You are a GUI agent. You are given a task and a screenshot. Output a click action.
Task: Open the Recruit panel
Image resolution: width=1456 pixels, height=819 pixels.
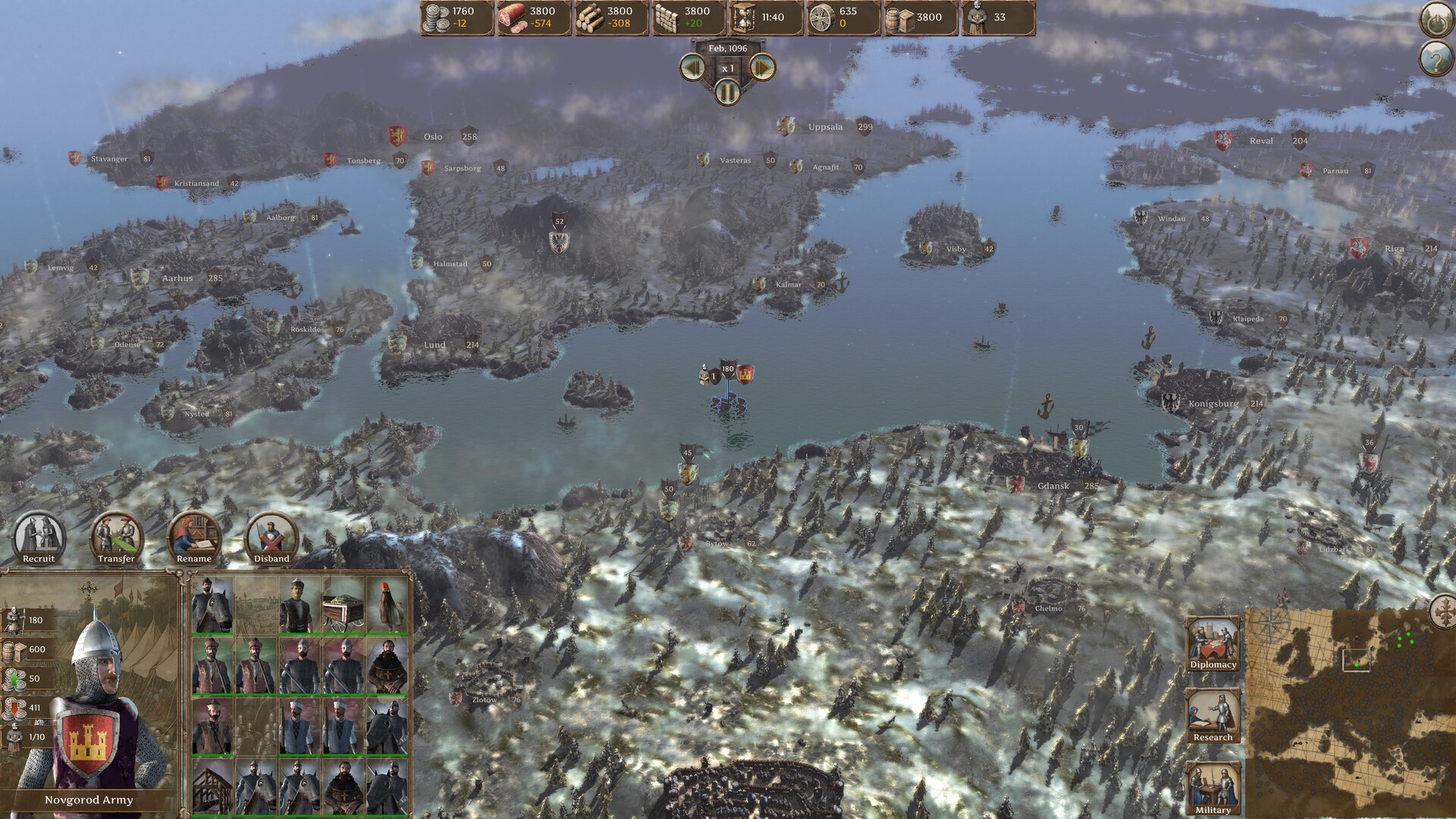[39, 535]
